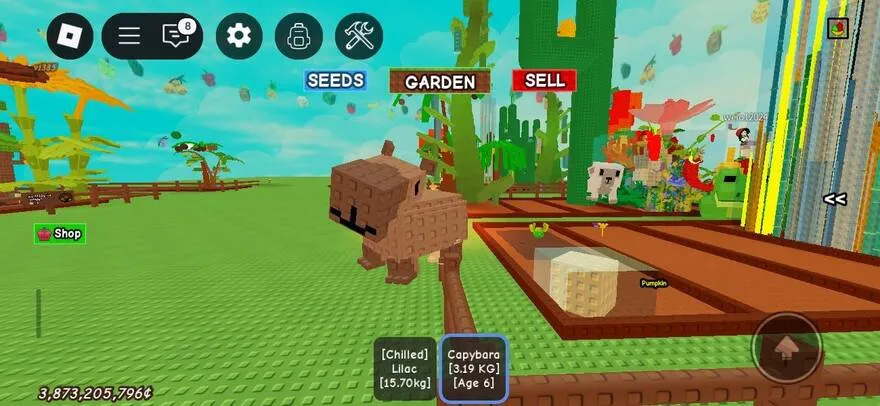Image resolution: width=880 pixels, height=406 pixels.
Task: Open the backpack inventory
Action: click(298, 36)
